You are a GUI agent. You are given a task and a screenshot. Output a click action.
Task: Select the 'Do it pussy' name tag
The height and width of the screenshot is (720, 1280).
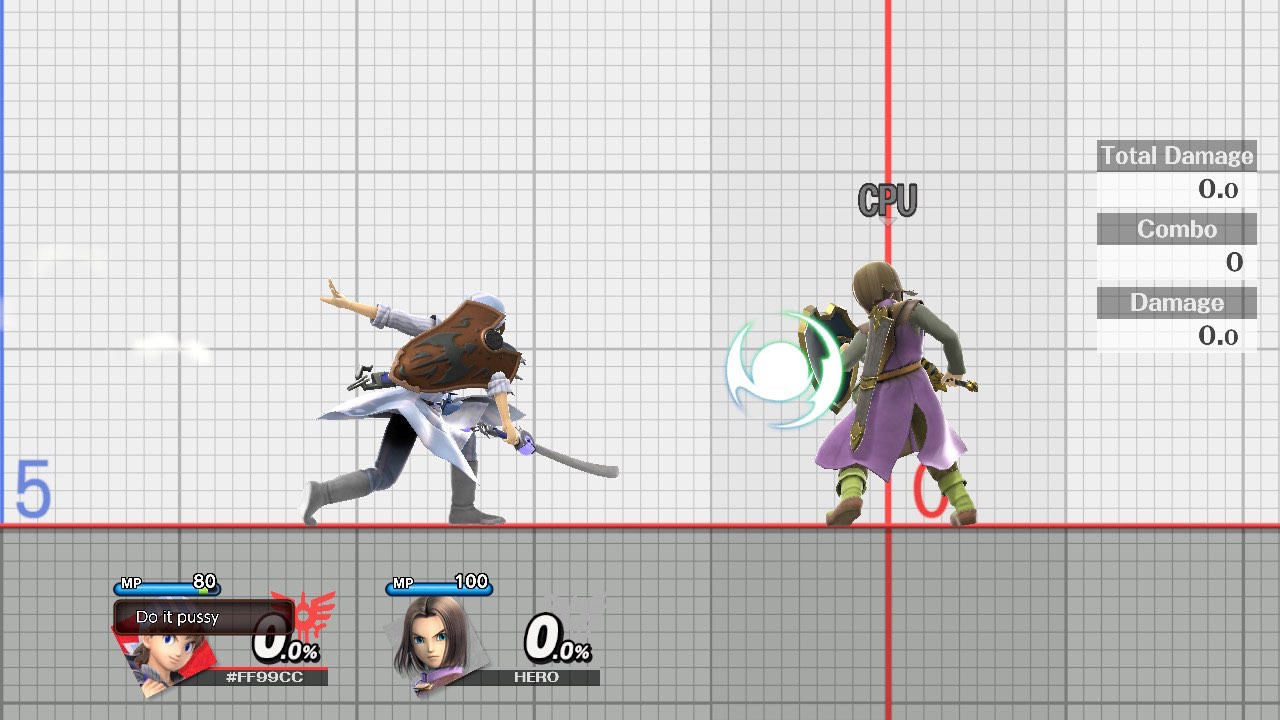tap(177, 617)
